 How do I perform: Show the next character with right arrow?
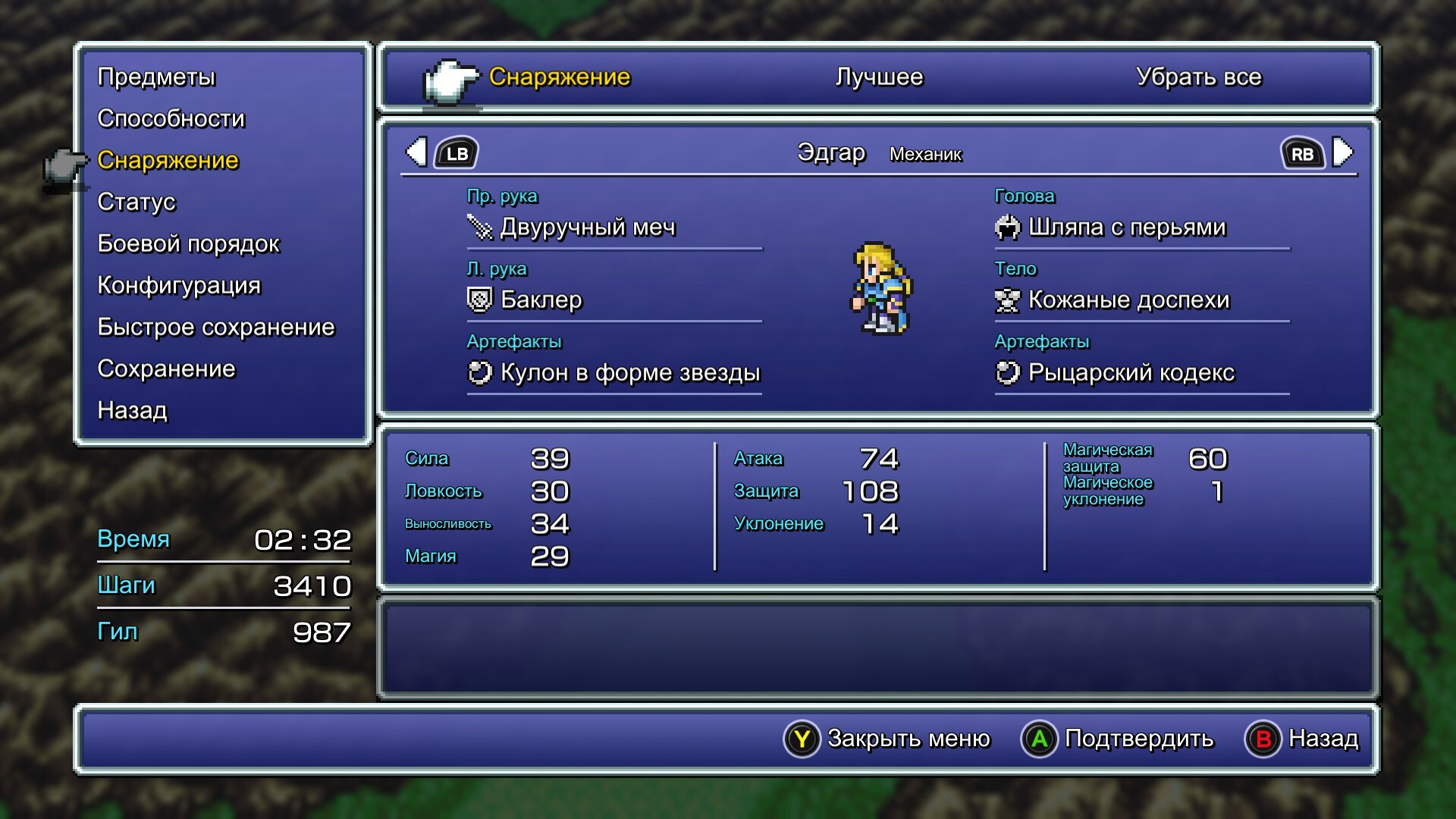(1342, 152)
